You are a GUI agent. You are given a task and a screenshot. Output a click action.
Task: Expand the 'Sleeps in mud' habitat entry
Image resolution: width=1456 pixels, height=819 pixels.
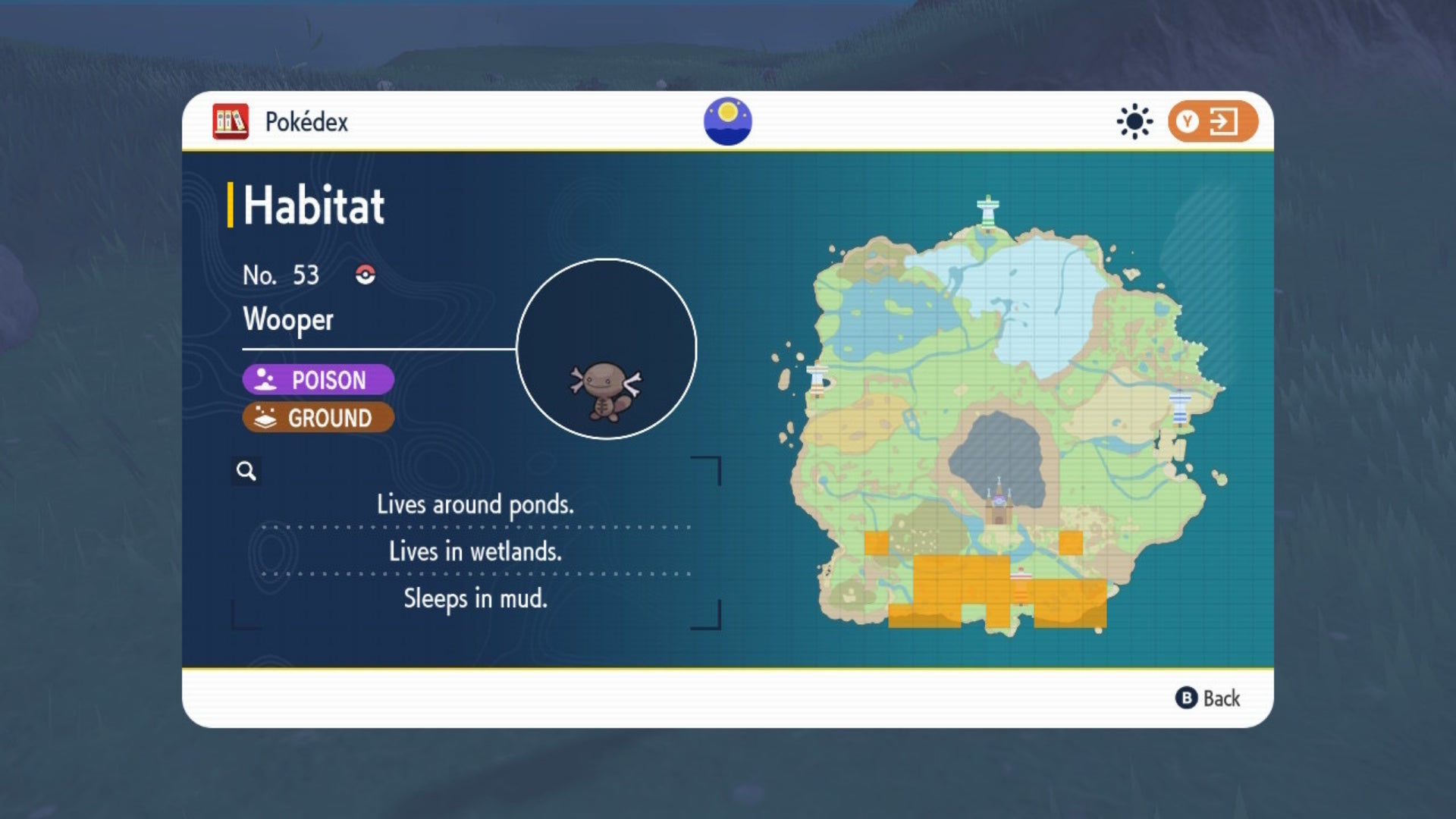click(x=476, y=598)
